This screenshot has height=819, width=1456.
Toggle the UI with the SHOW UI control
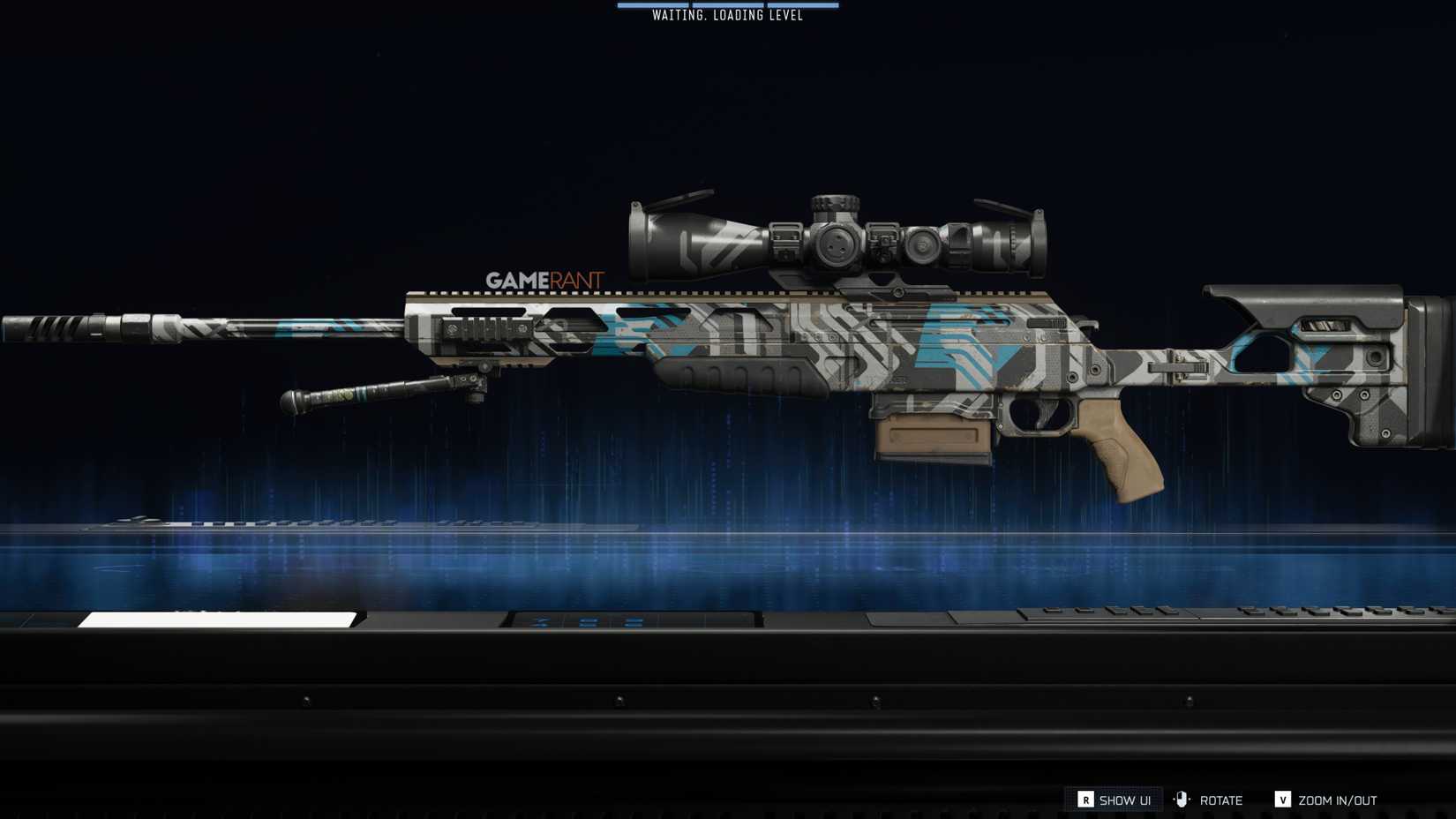pyautogui.click(x=1123, y=800)
